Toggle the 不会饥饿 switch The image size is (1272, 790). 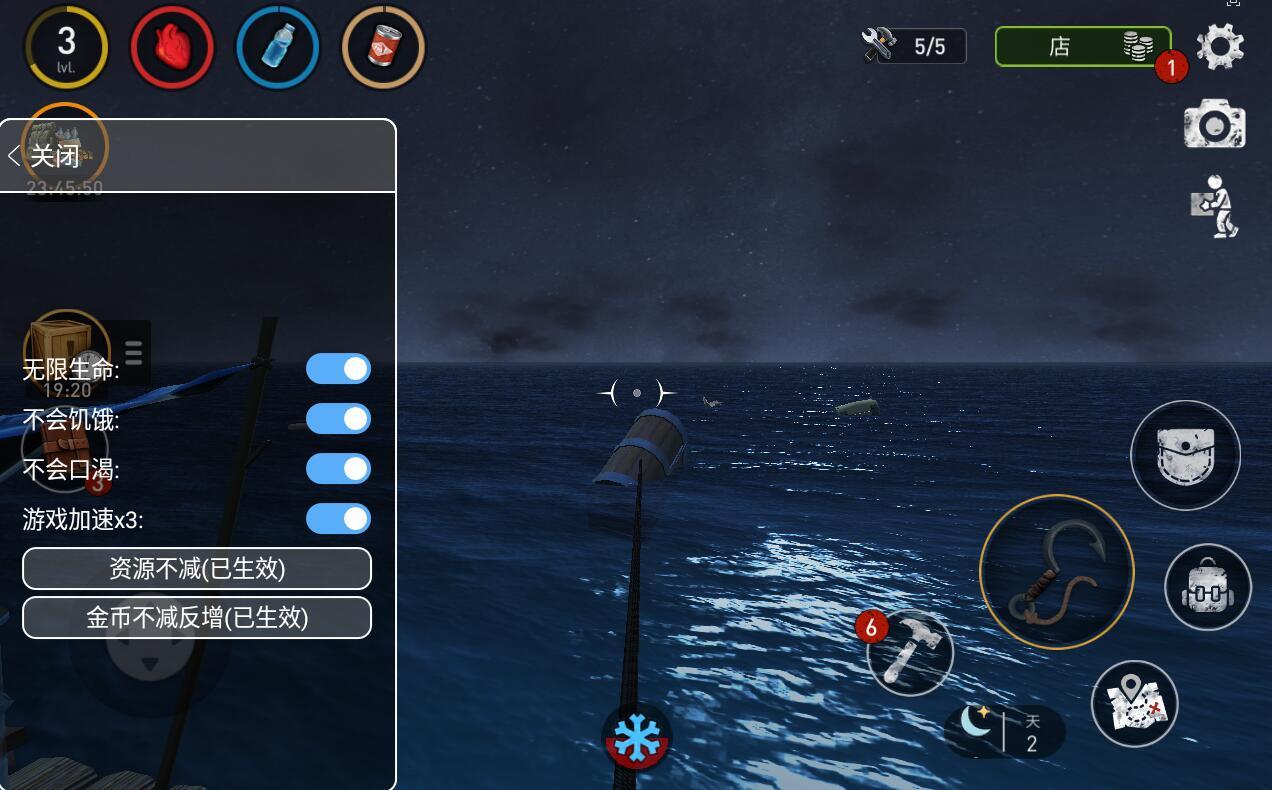338,419
